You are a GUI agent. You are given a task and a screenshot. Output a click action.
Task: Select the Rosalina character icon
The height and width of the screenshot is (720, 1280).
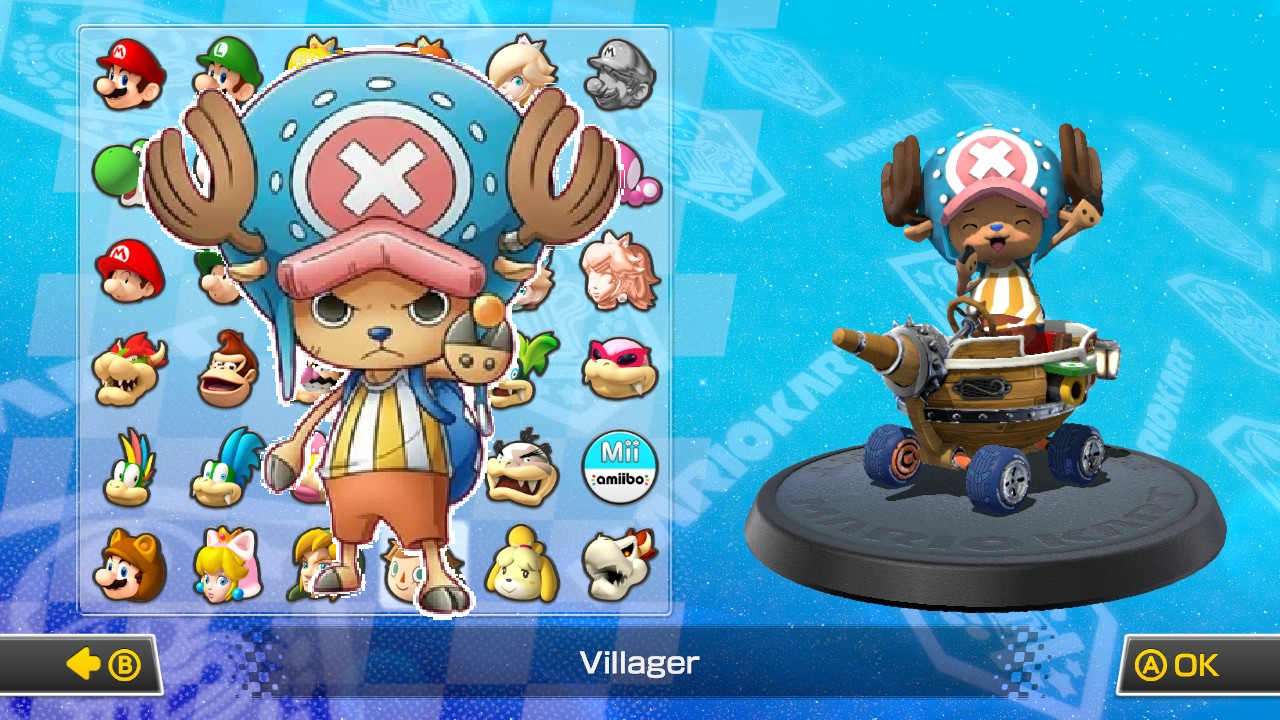pyautogui.click(x=522, y=72)
